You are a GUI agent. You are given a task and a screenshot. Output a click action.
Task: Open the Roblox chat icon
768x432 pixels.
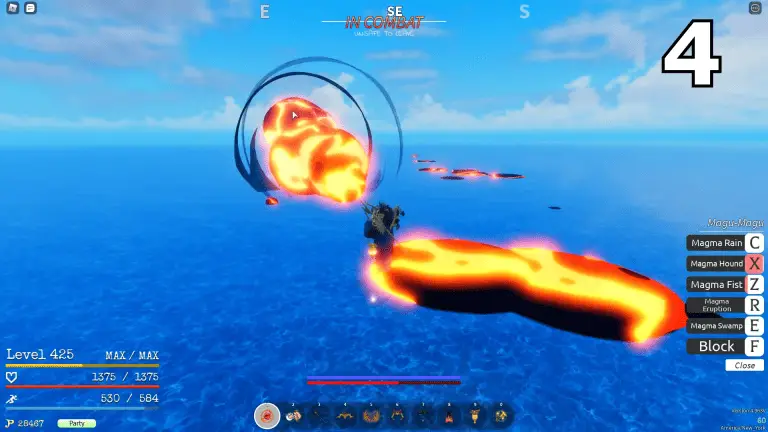pos(31,8)
